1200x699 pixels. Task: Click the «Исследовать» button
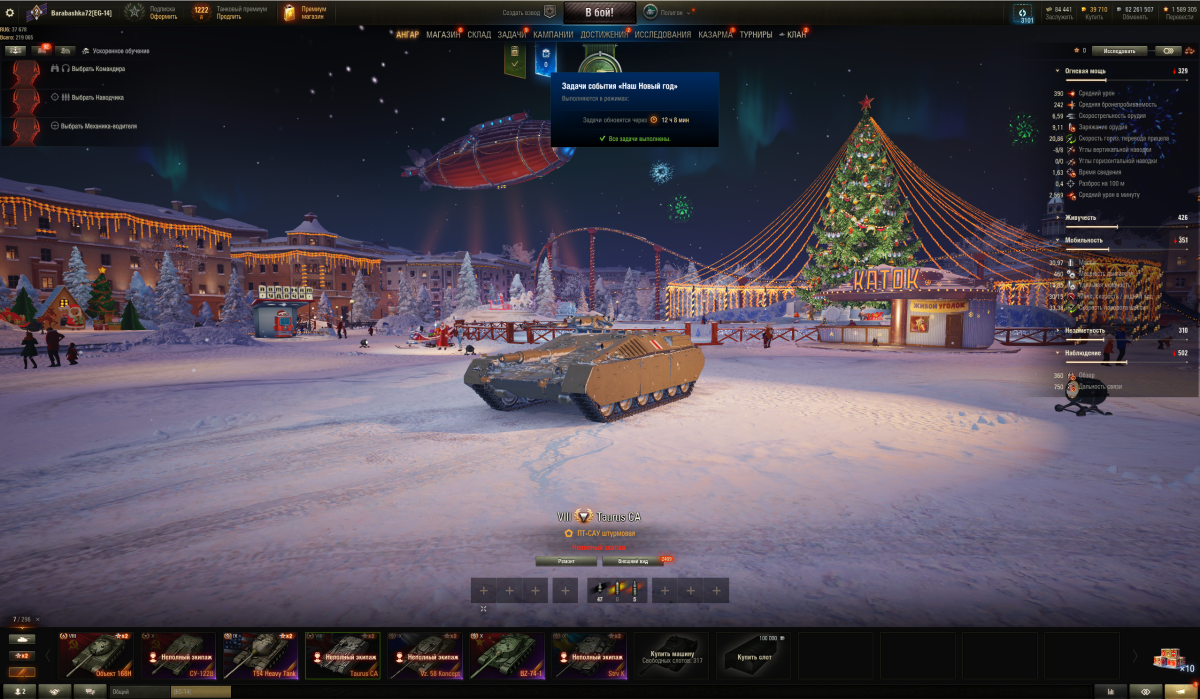1119,50
